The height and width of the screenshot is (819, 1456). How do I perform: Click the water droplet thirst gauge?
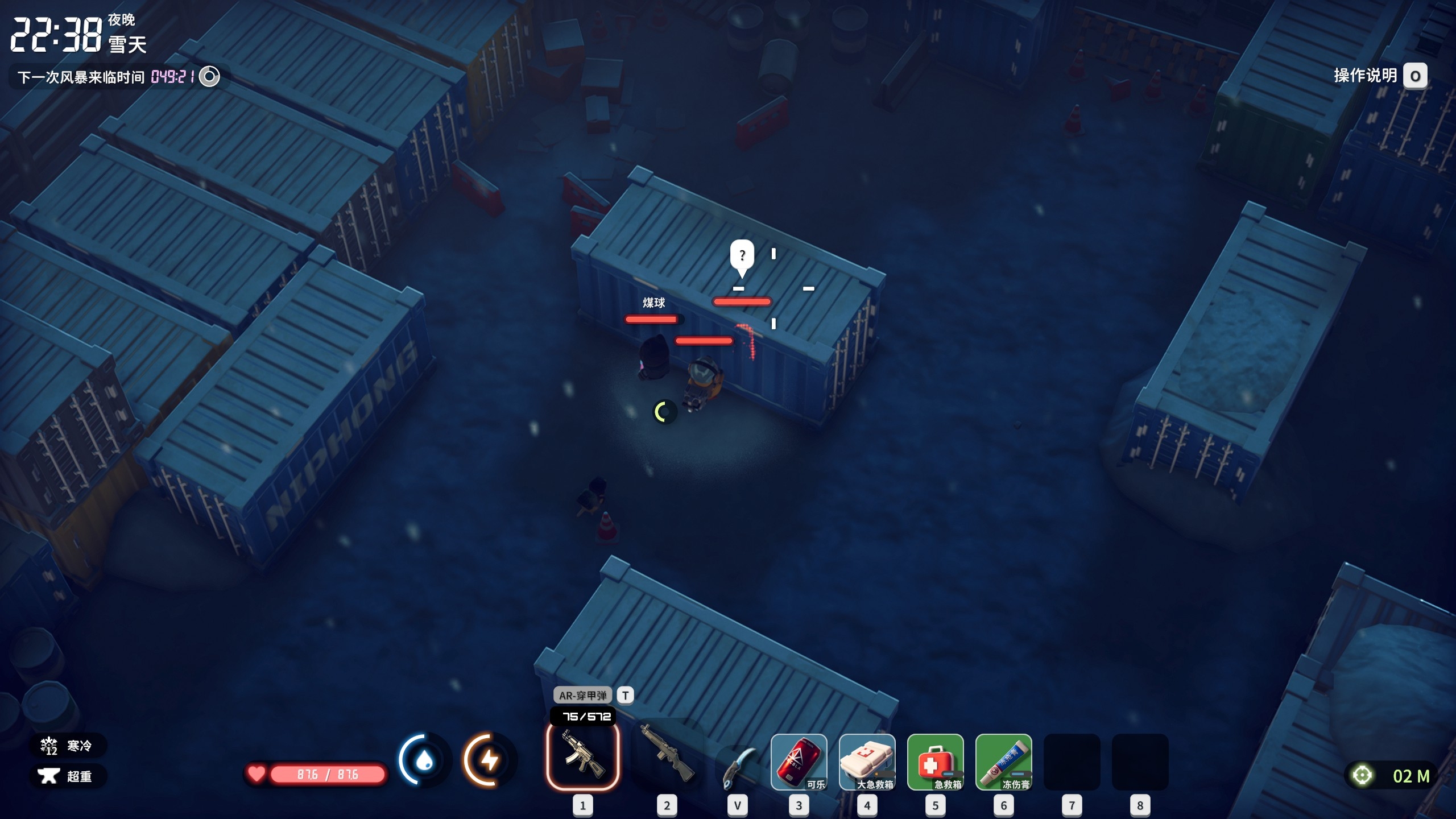(424, 760)
